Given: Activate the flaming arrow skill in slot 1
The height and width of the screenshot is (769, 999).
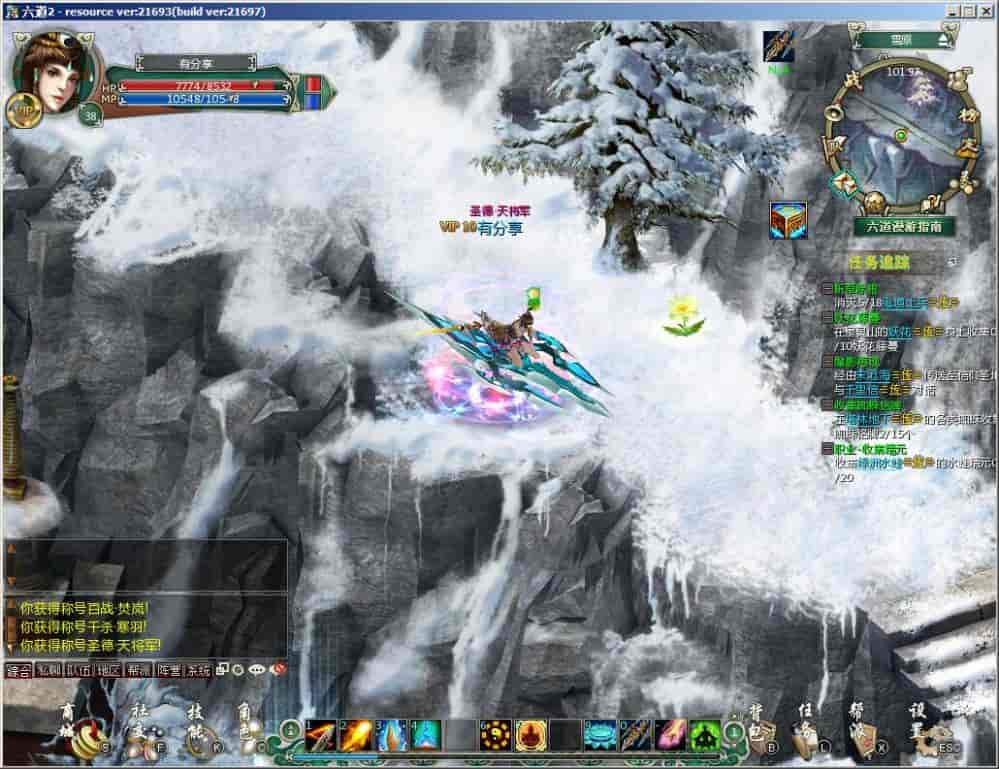Looking at the screenshot, I should click(x=319, y=736).
